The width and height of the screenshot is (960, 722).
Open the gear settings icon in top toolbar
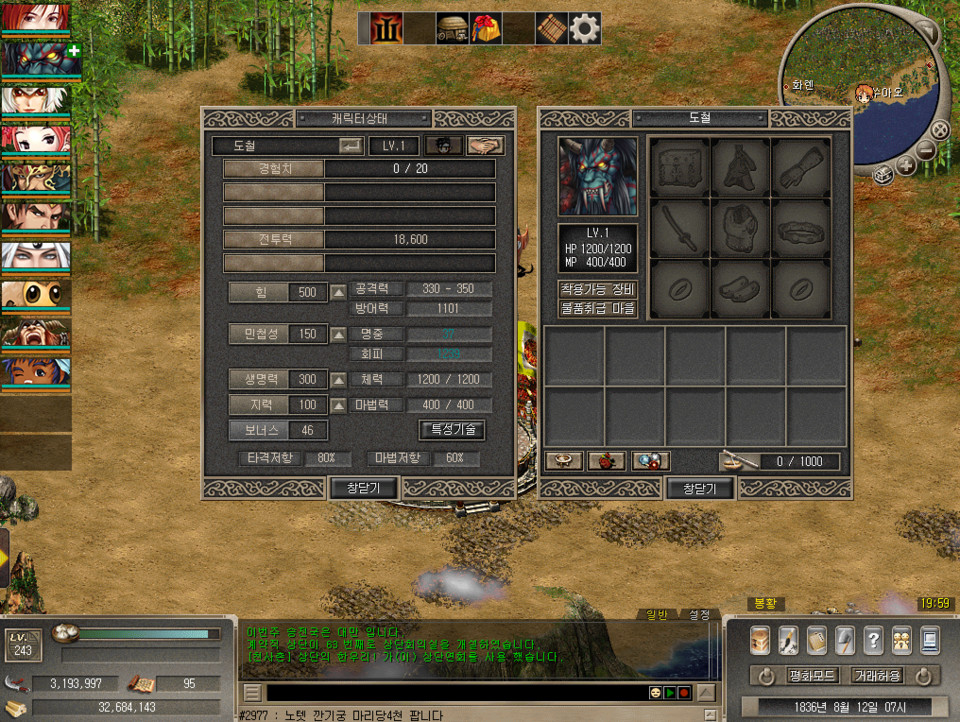(x=584, y=28)
